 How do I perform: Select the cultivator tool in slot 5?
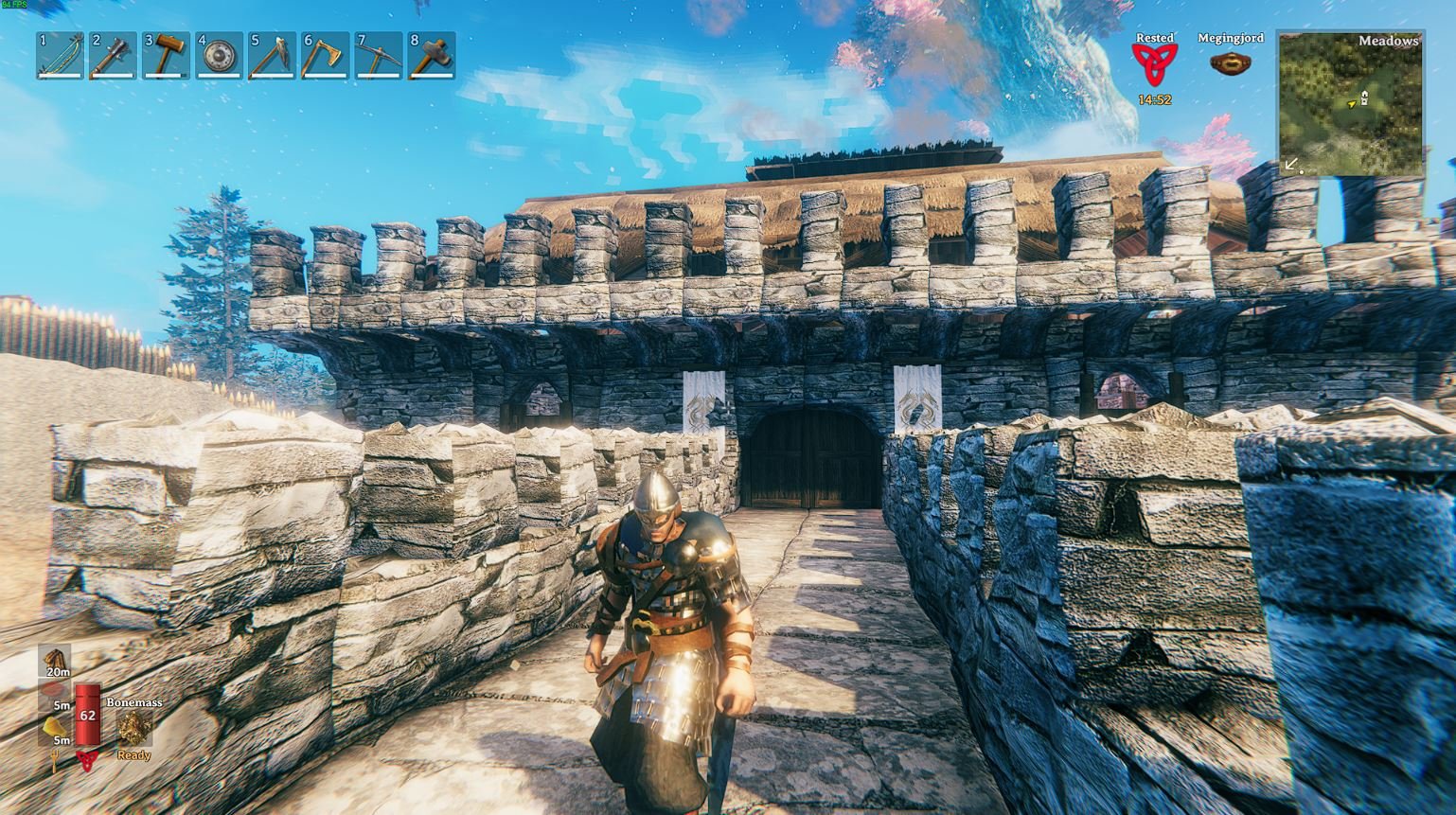[x=272, y=55]
